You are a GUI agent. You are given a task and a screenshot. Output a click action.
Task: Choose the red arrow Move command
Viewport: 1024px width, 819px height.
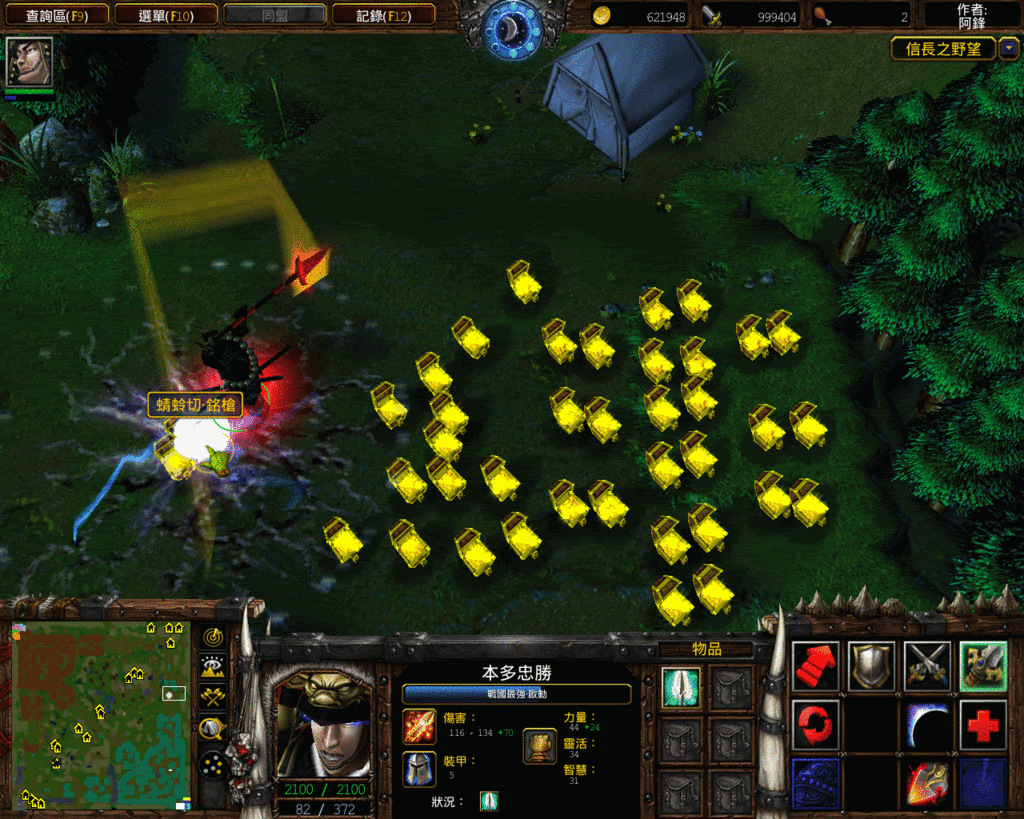(815, 666)
